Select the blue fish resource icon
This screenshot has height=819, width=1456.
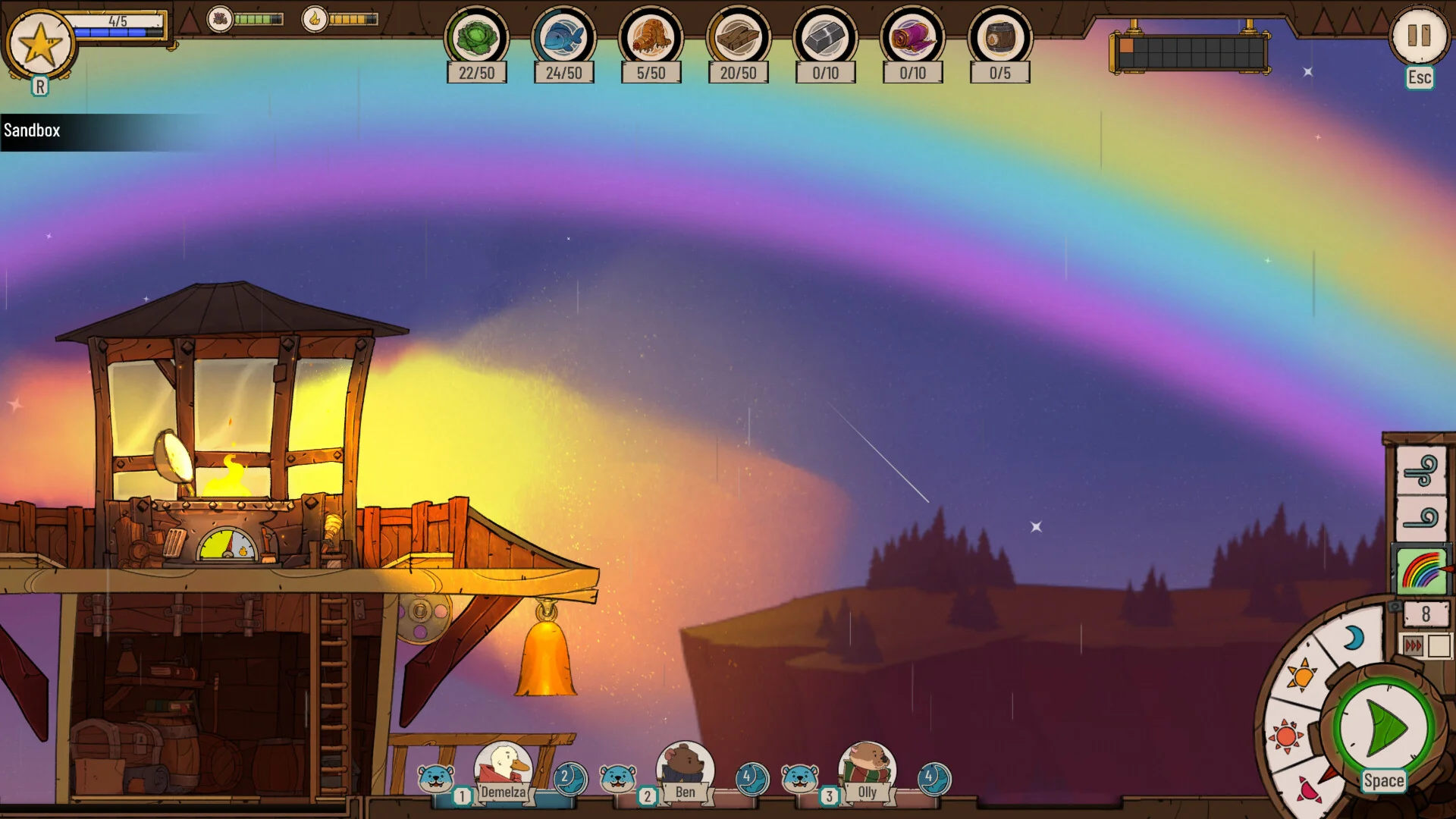pyautogui.click(x=563, y=38)
